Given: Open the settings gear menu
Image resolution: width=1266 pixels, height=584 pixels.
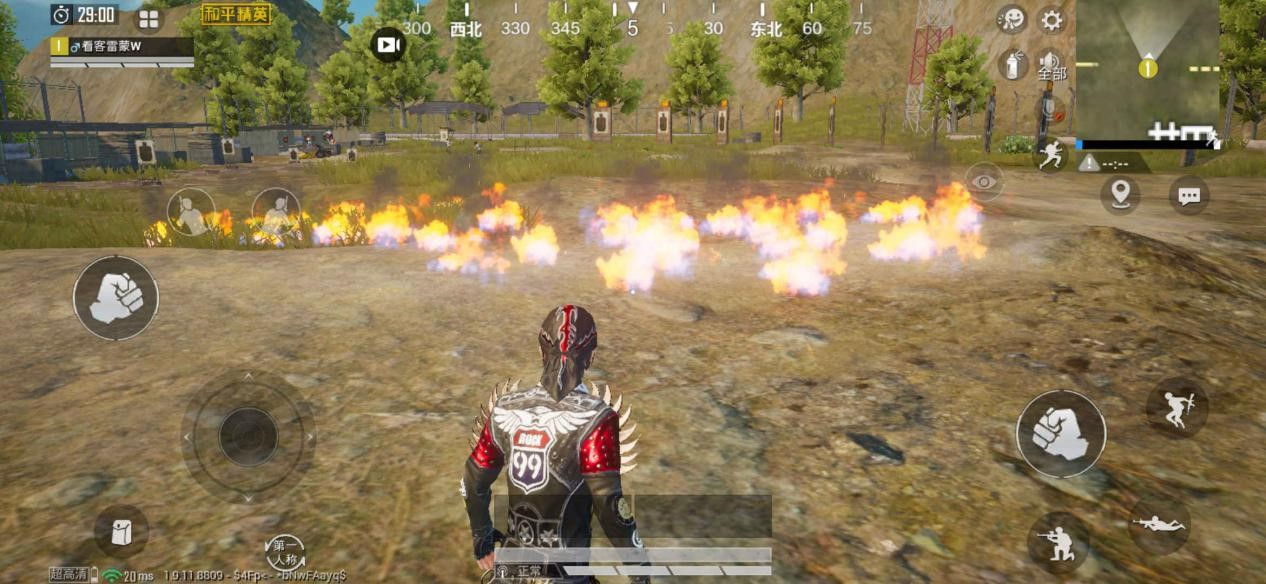Looking at the screenshot, I should (1051, 20).
